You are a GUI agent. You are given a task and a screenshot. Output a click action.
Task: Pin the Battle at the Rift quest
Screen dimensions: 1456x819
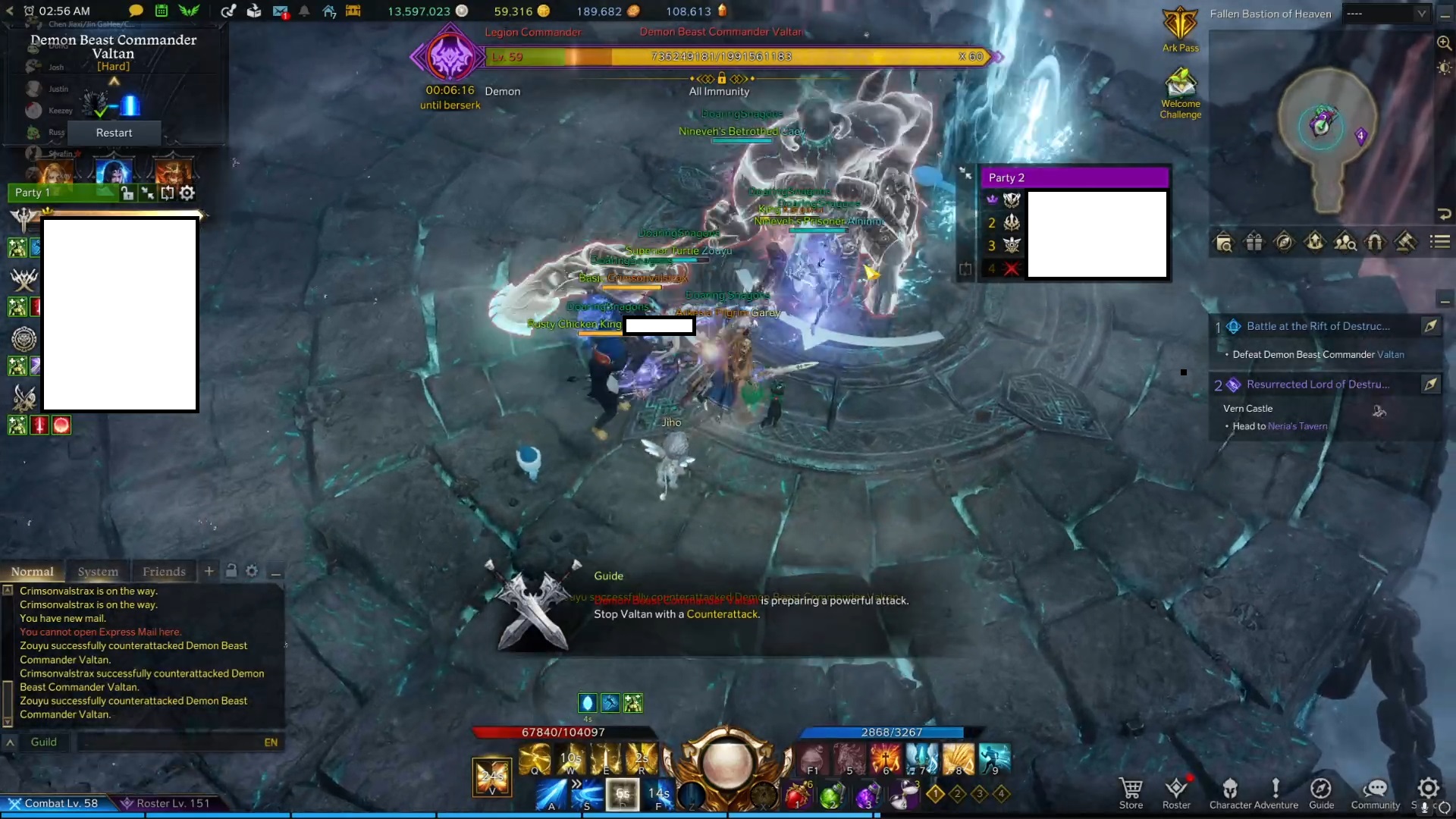tap(1432, 326)
